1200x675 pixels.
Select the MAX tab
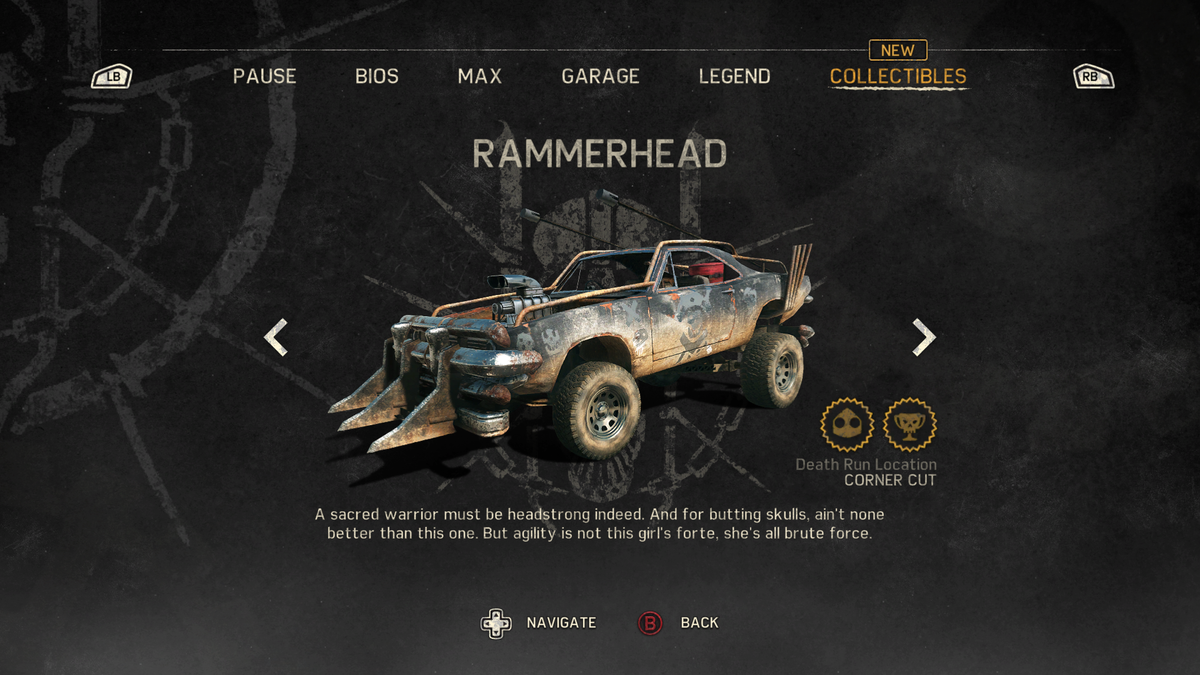click(x=480, y=76)
